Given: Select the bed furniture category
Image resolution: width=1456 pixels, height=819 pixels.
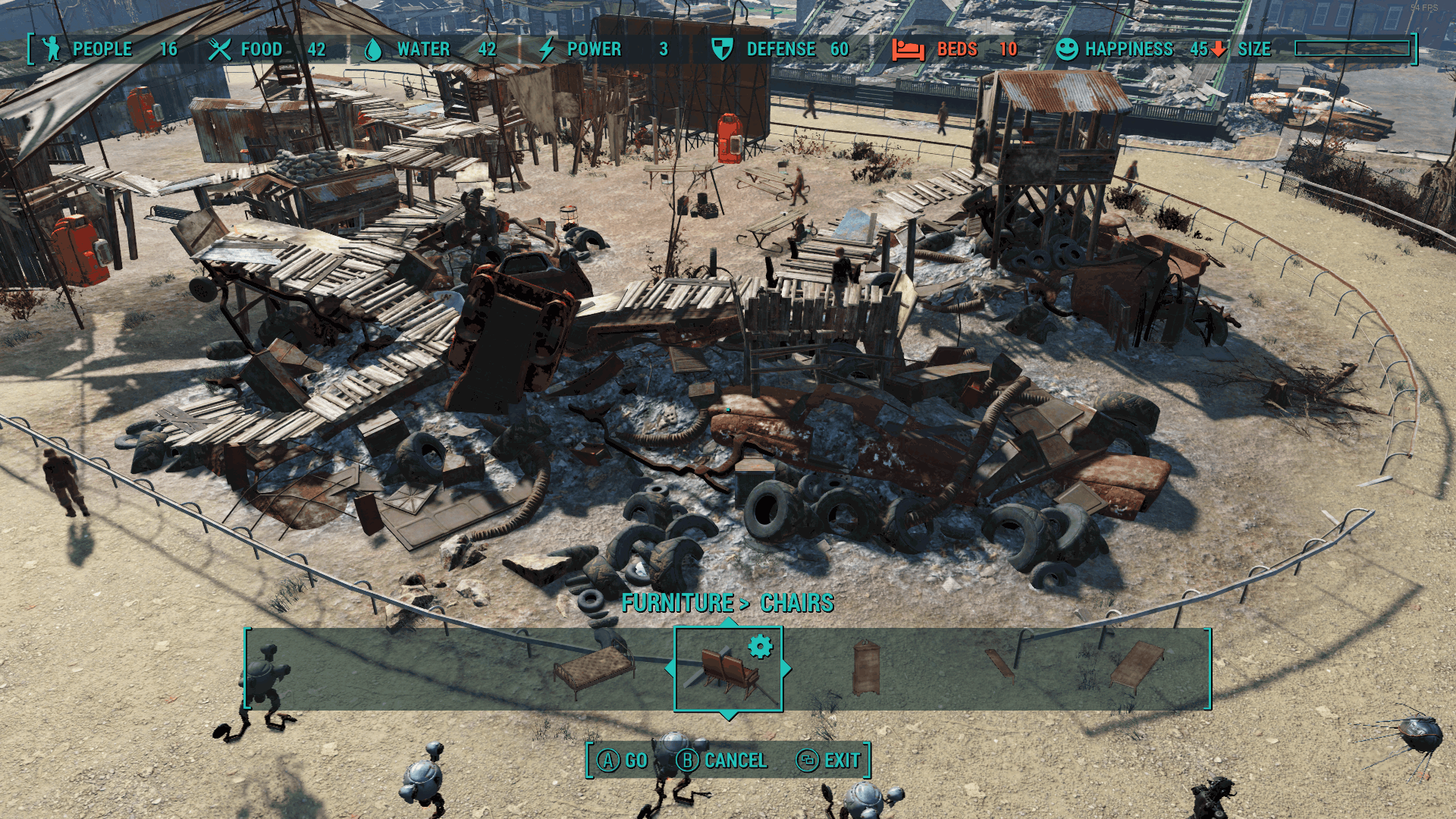Looking at the screenshot, I should click(x=594, y=670).
